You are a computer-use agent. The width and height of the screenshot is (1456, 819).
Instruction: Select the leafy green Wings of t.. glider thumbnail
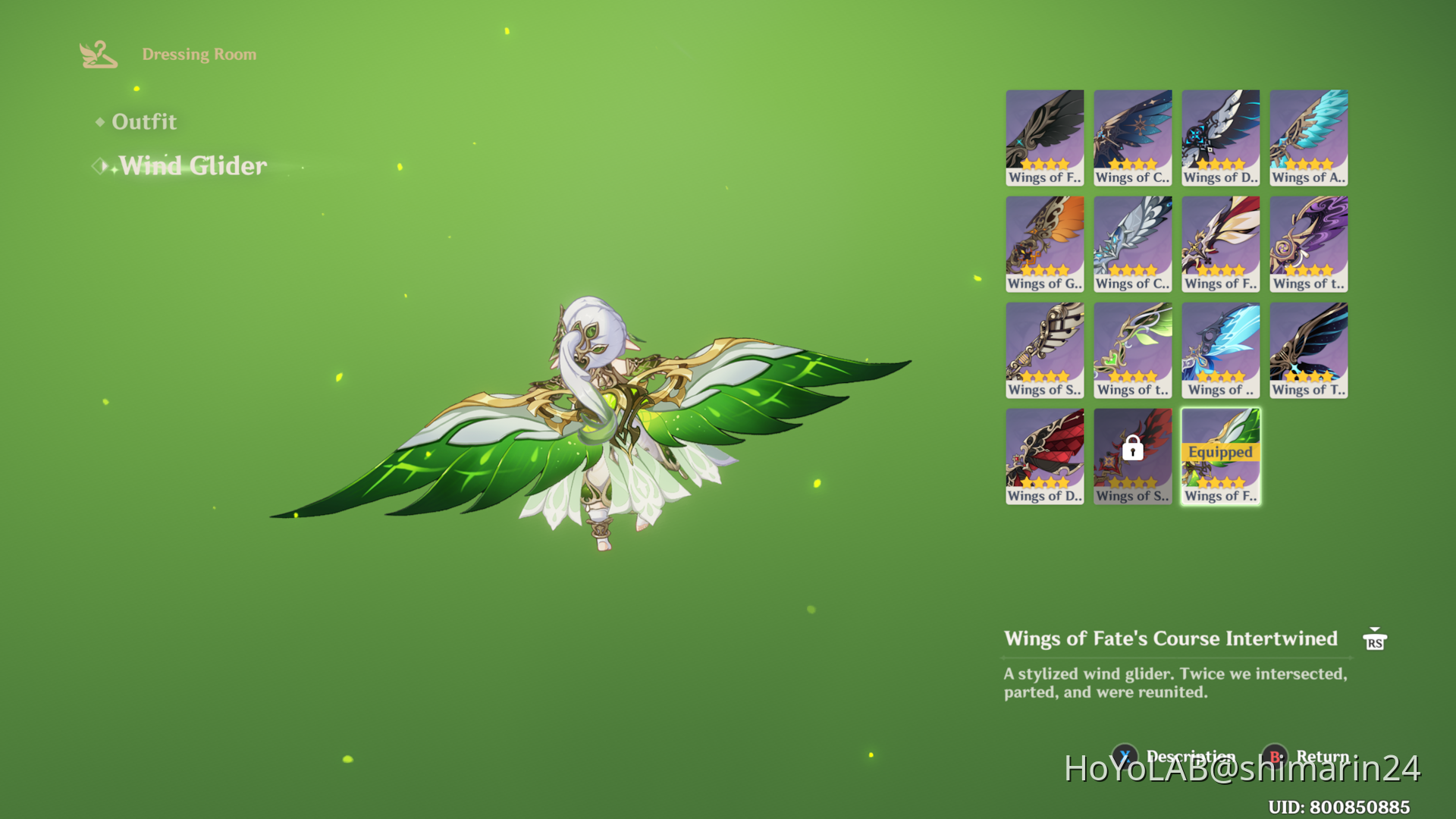tap(1132, 349)
